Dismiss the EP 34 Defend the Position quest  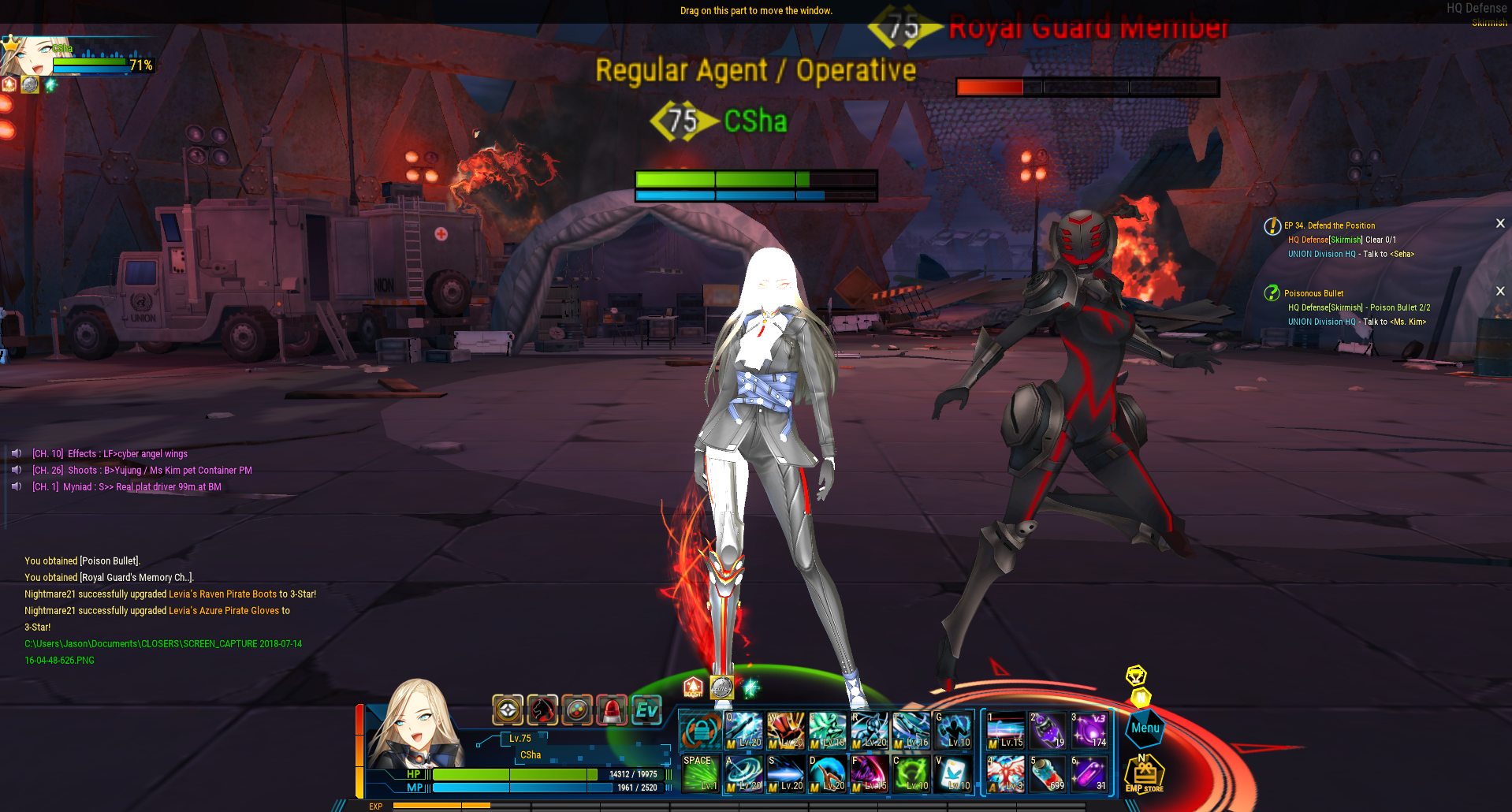[1500, 223]
